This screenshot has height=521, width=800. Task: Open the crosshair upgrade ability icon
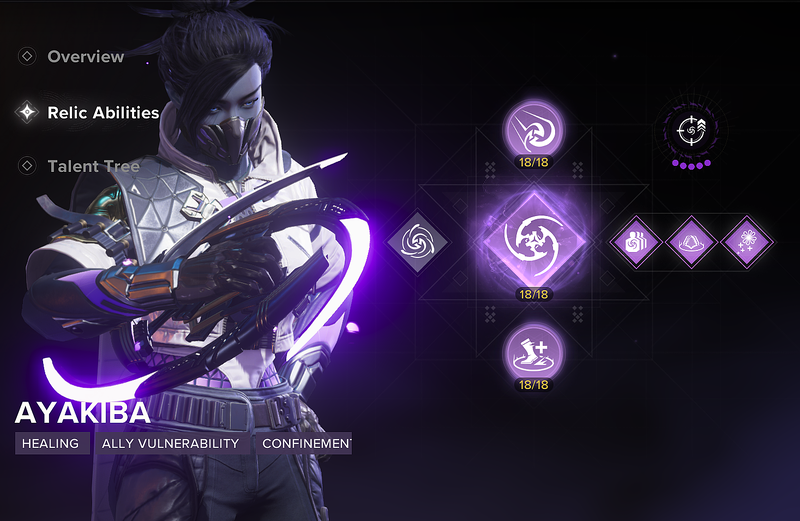pos(691,130)
